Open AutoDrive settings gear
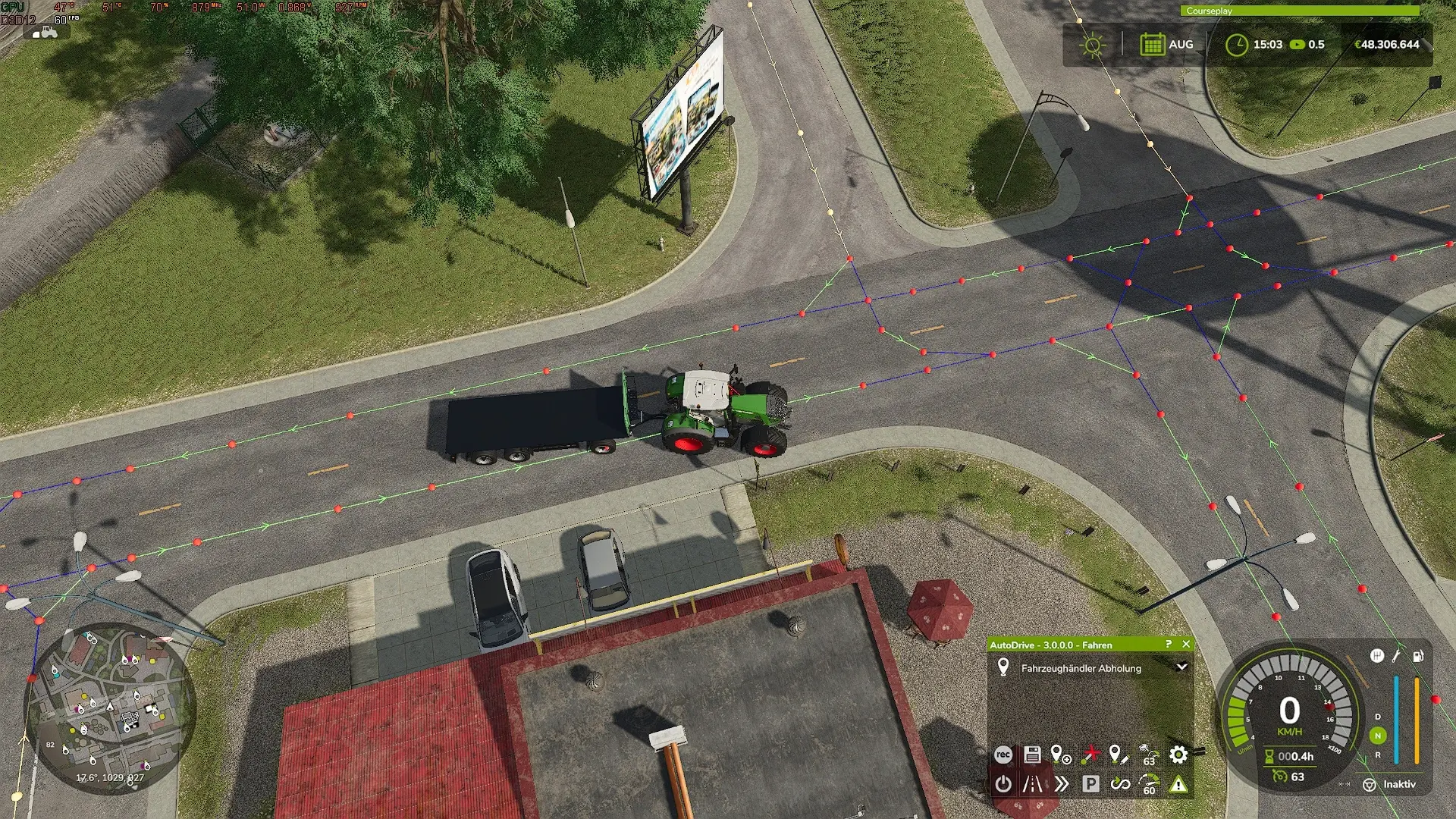This screenshot has width=1456, height=819. pyautogui.click(x=1178, y=755)
